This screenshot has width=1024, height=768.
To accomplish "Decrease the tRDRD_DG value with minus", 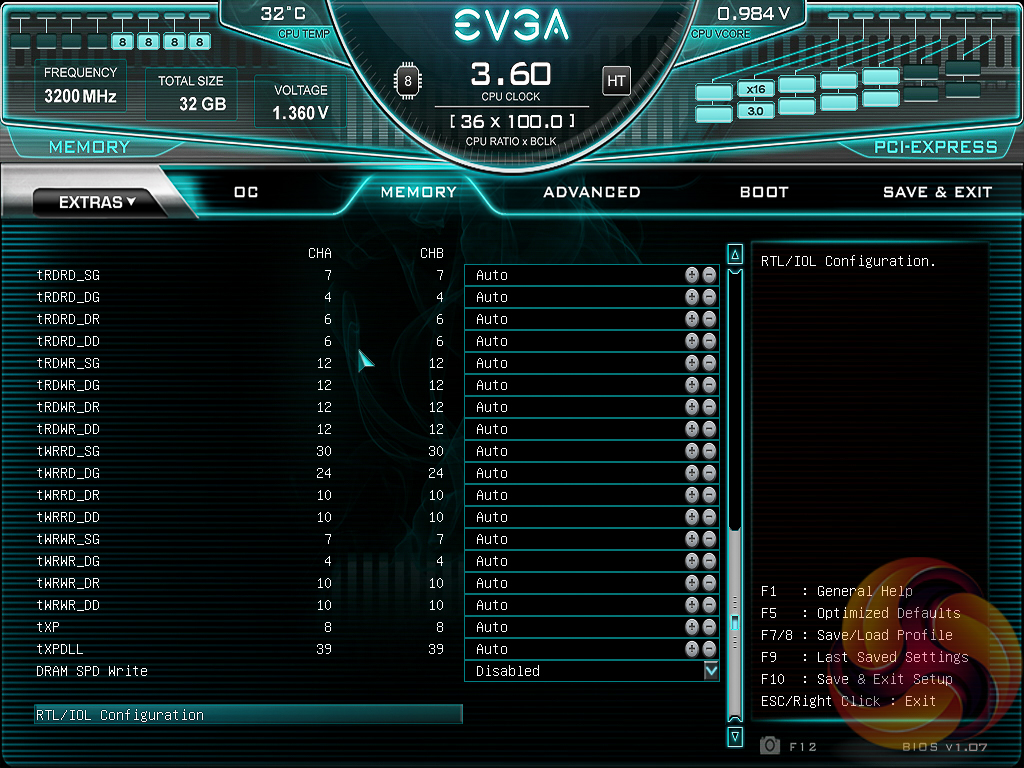I will click(709, 297).
